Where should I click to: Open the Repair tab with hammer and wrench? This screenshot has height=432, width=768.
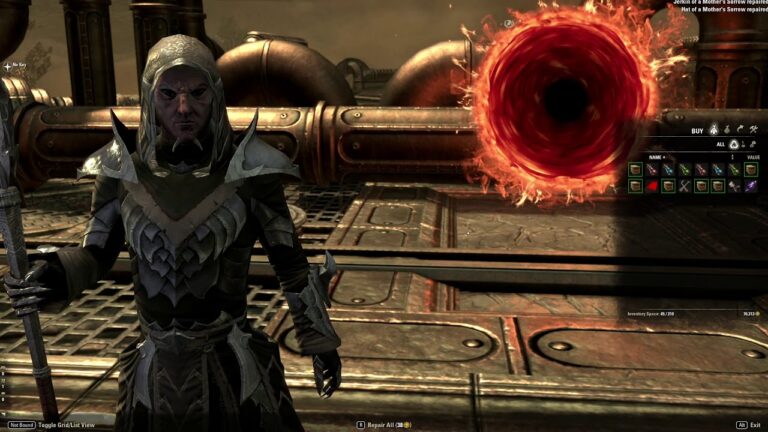[x=754, y=130]
